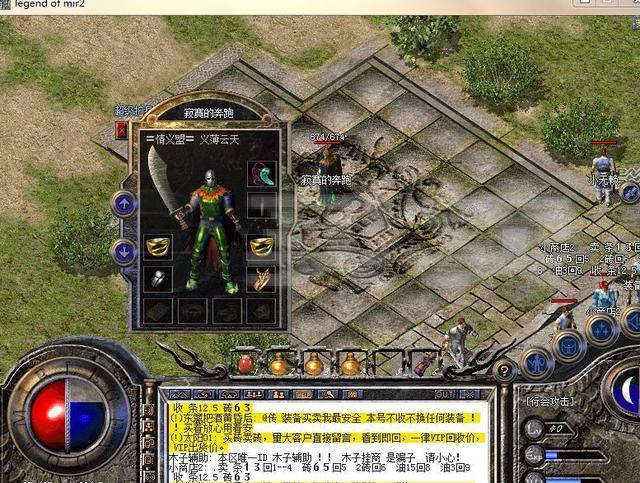Open the bag inventory round button
The image size is (640, 483).
[569, 346]
